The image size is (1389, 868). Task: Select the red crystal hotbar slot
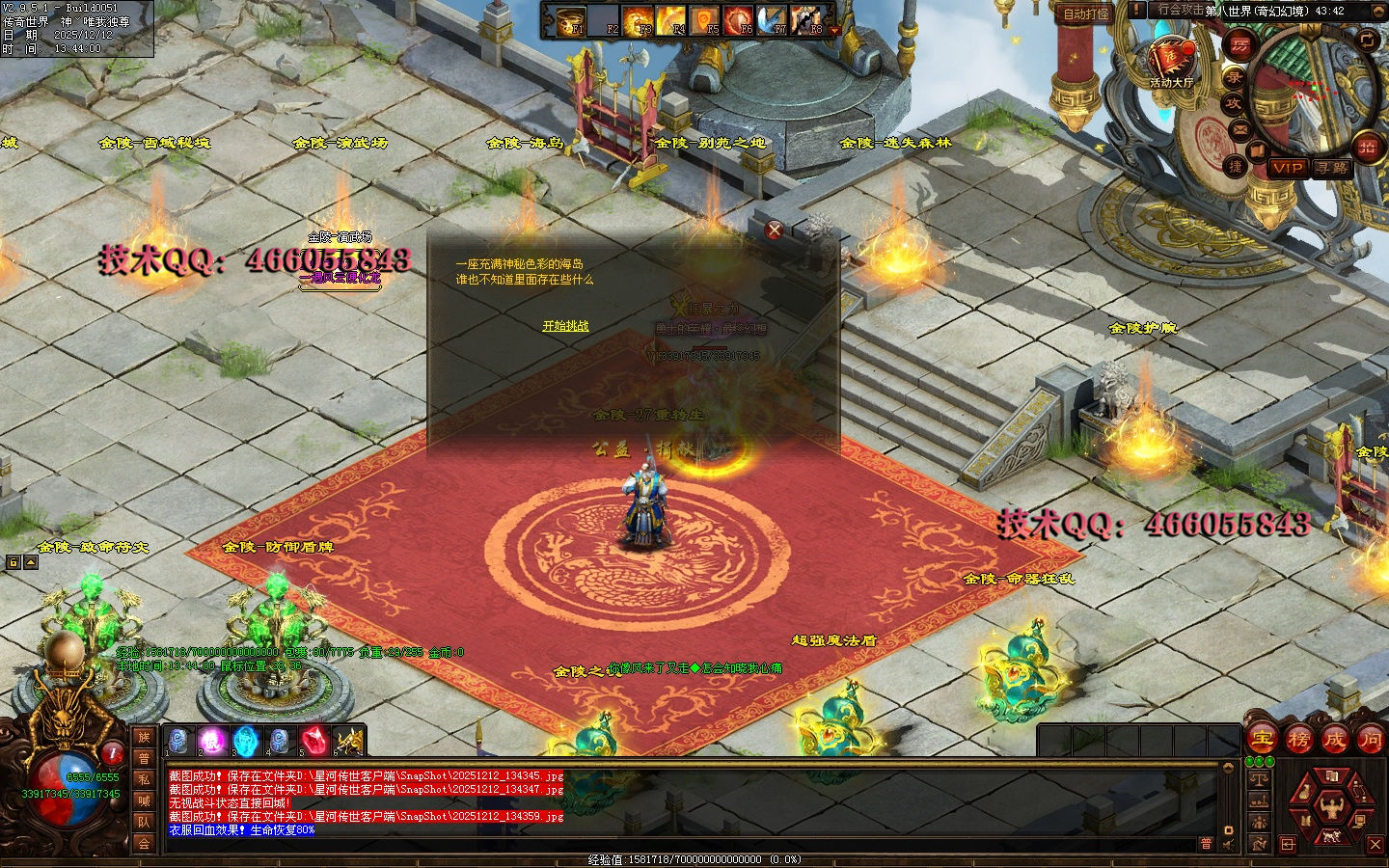314,742
